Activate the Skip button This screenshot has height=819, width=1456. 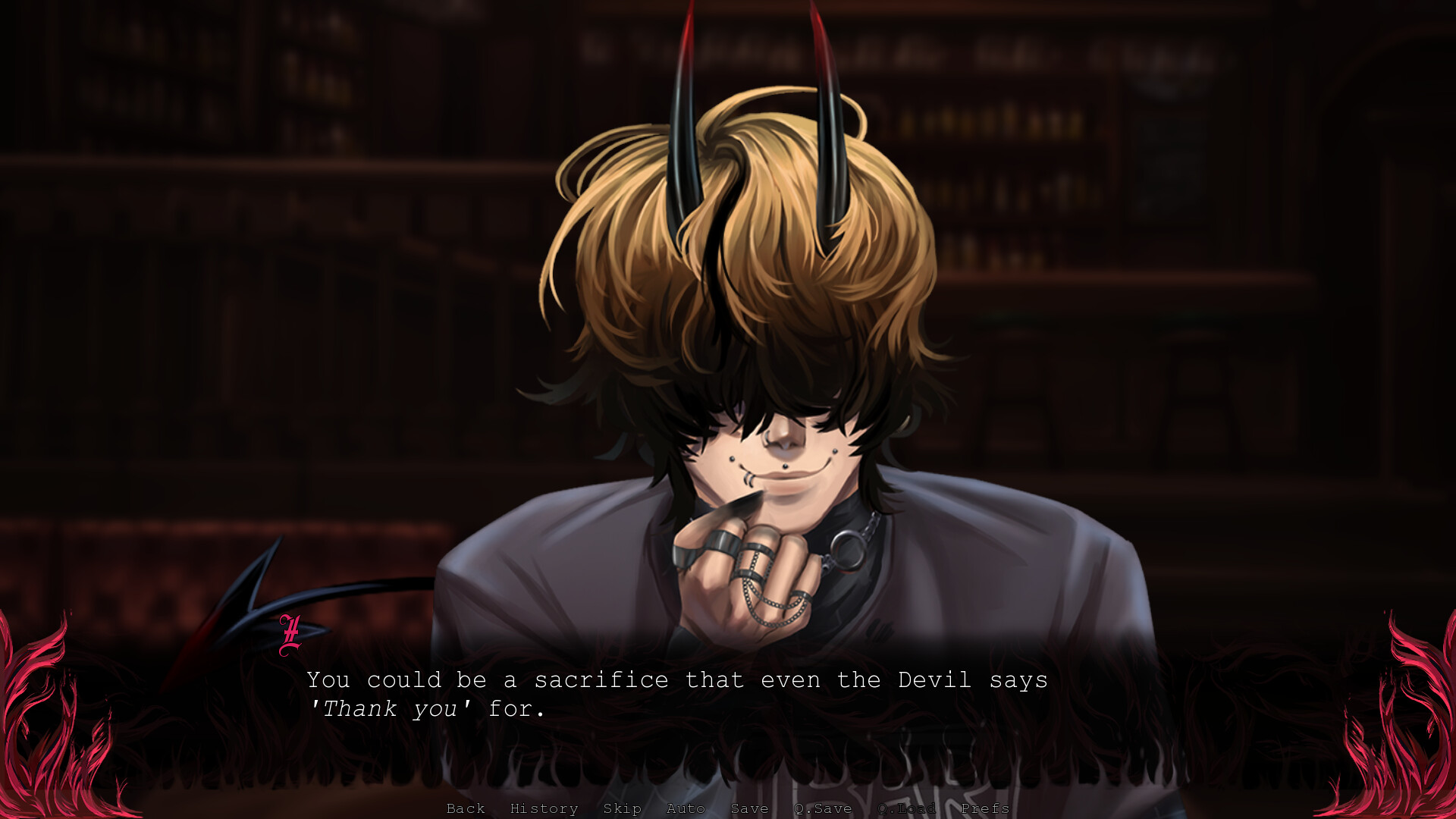622,808
